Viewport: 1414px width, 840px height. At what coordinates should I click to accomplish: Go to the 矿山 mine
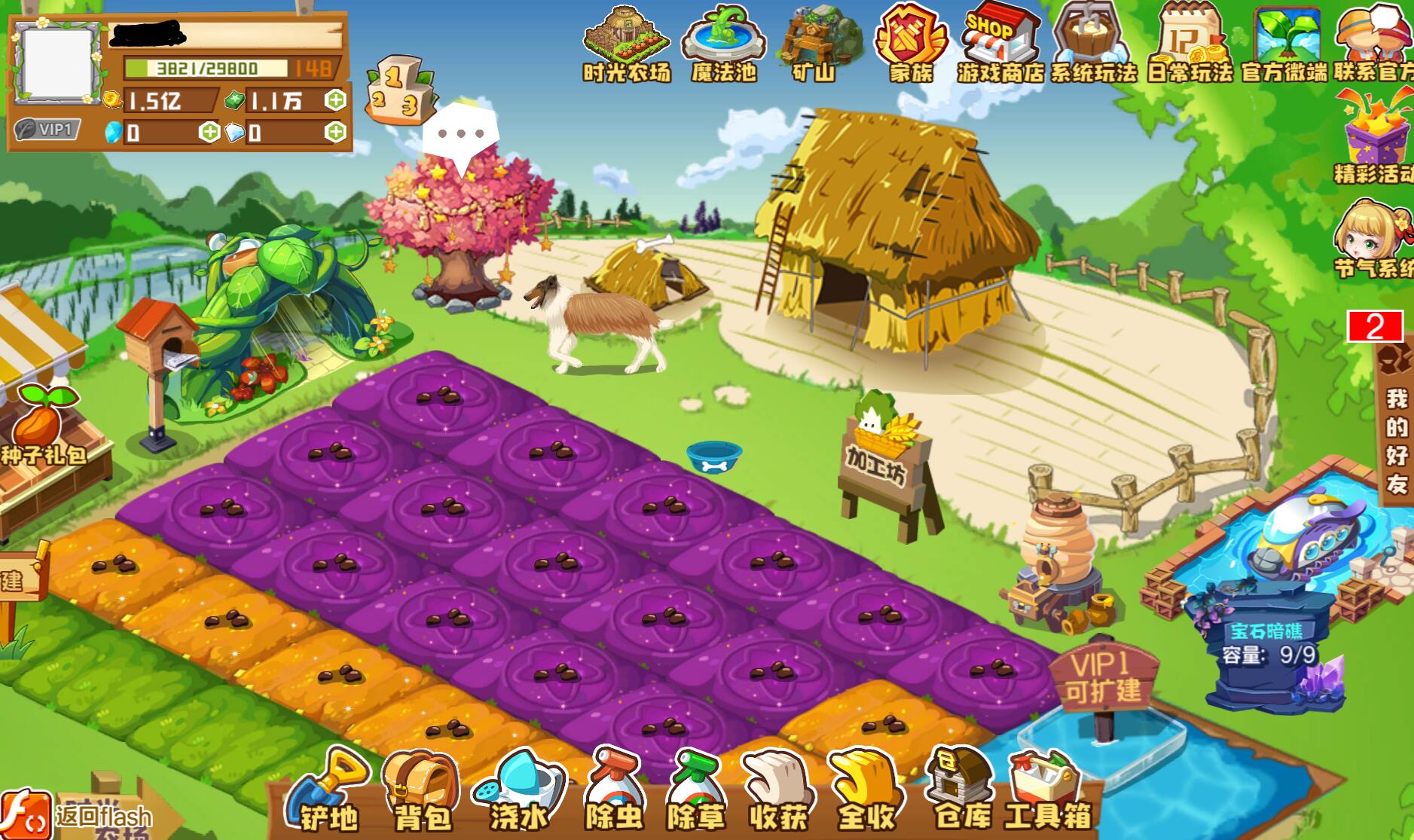(x=814, y=44)
